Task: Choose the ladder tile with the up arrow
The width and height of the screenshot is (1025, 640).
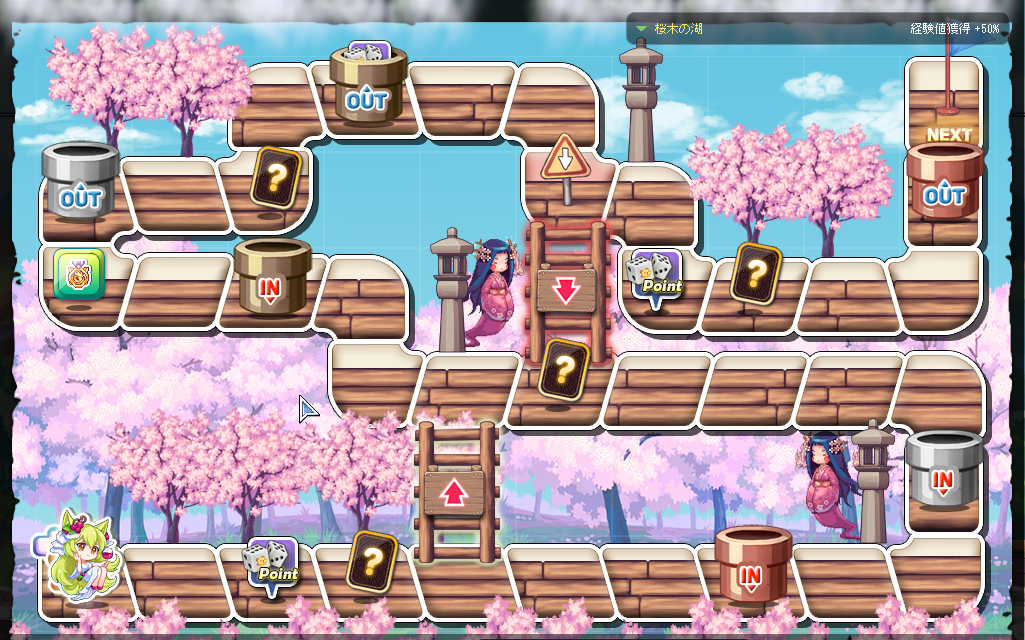Action: [x=455, y=491]
